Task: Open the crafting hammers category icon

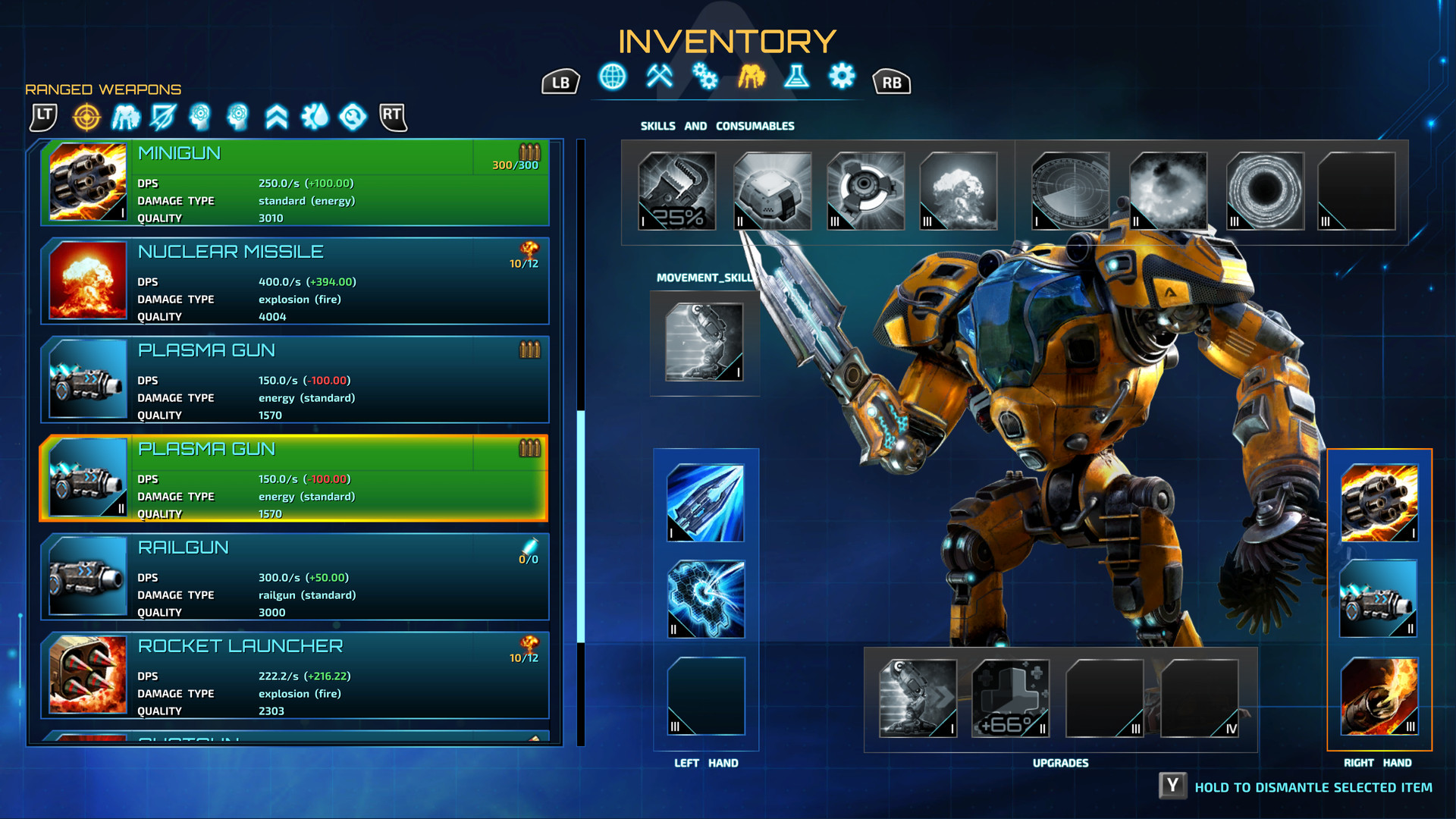Action: (x=659, y=77)
